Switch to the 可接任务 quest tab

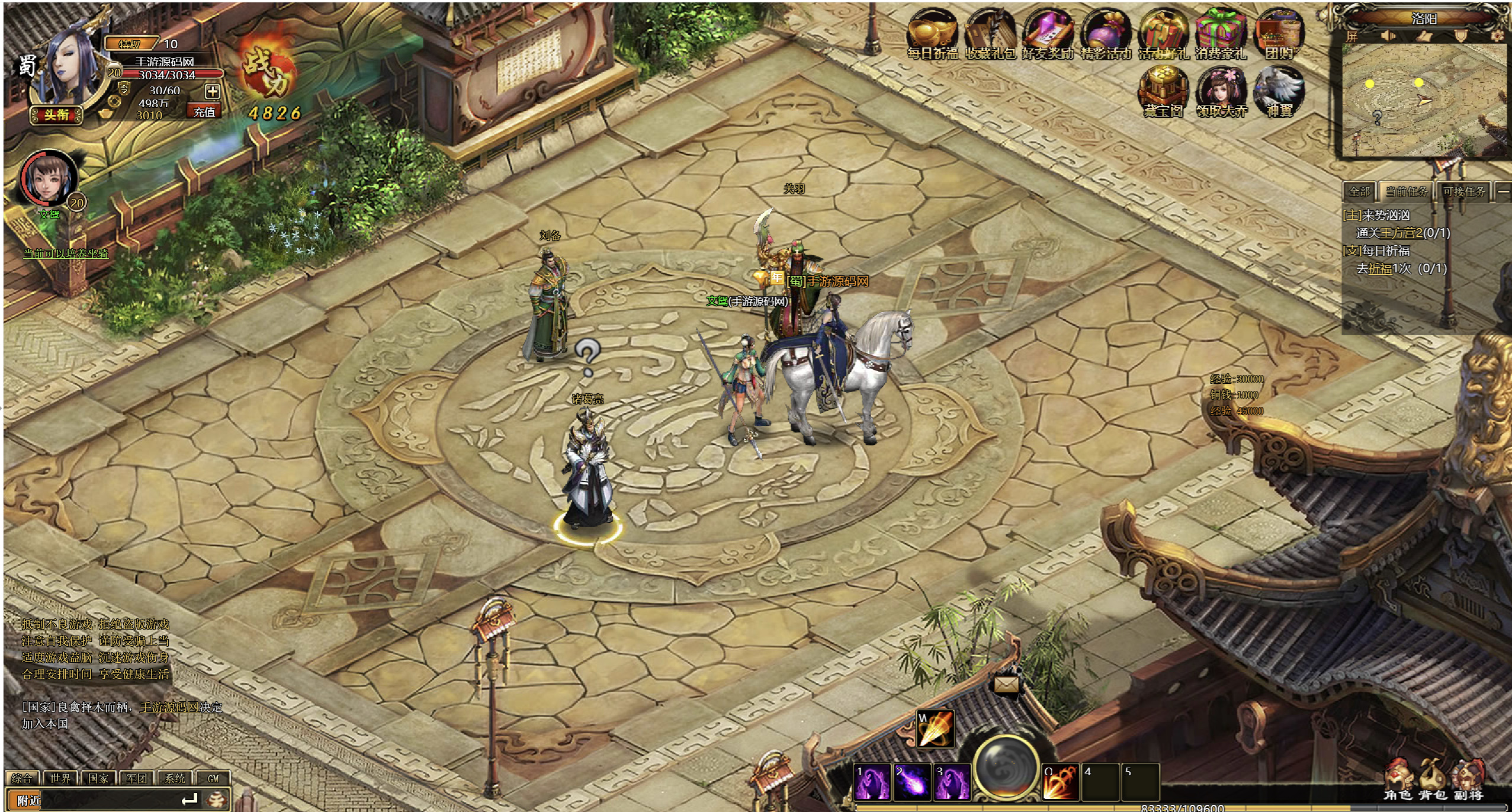(x=1463, y=191)
